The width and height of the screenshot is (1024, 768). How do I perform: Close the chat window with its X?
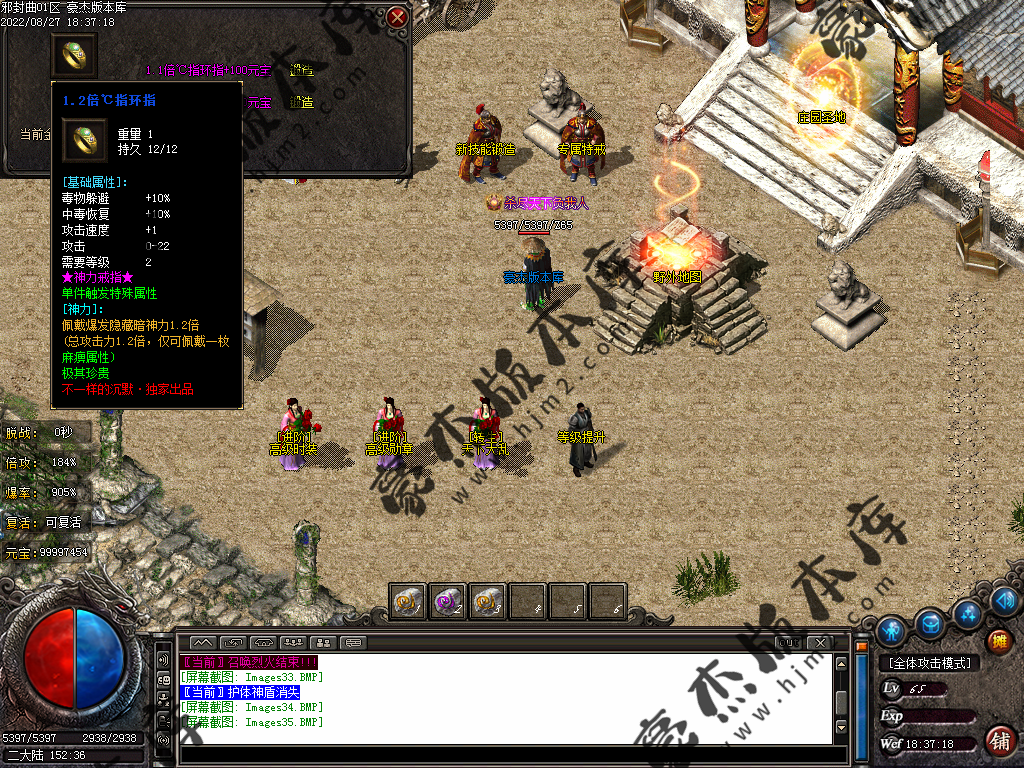point(819,642)
